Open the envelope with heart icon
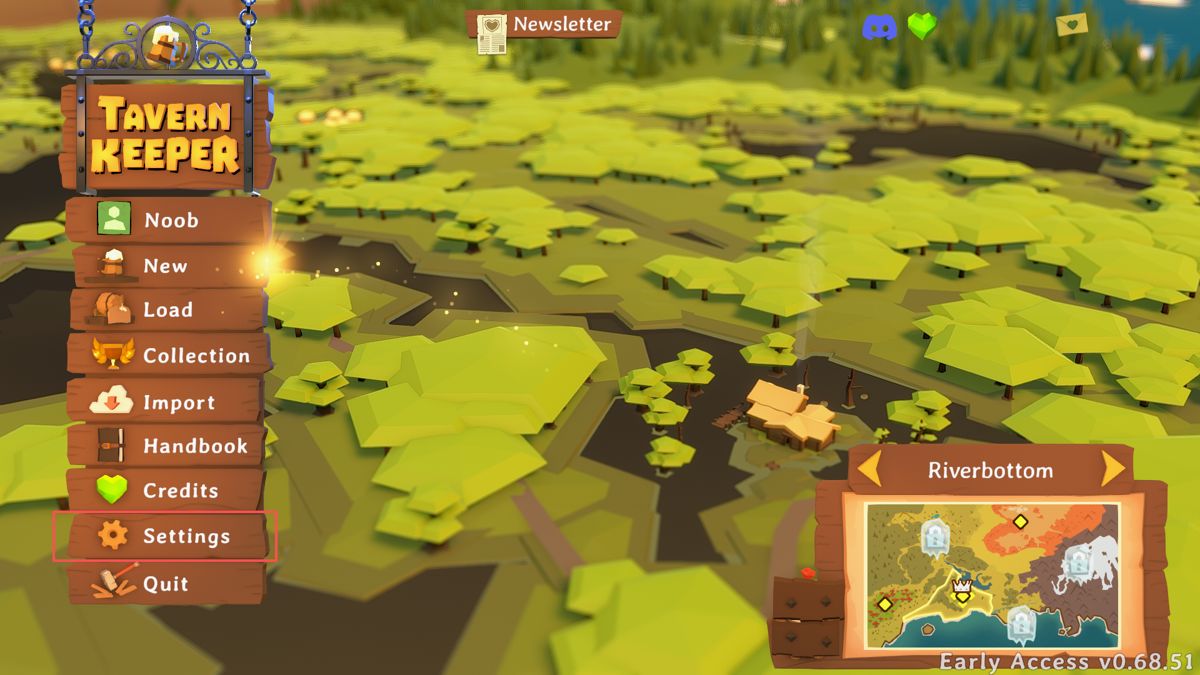Viewport: 1200px width, 675px height. [x=1073, y=24]
